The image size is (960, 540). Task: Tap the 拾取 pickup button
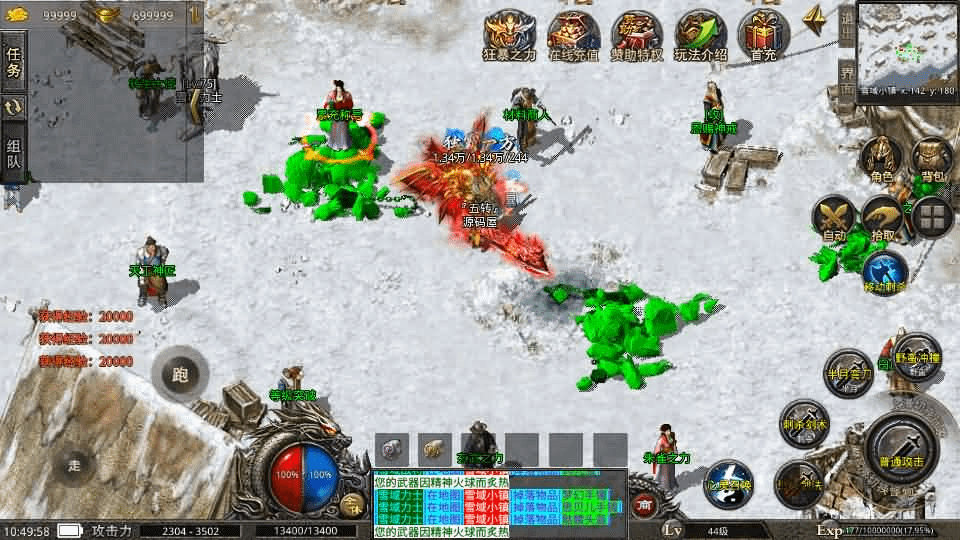(x=882, y=218)
